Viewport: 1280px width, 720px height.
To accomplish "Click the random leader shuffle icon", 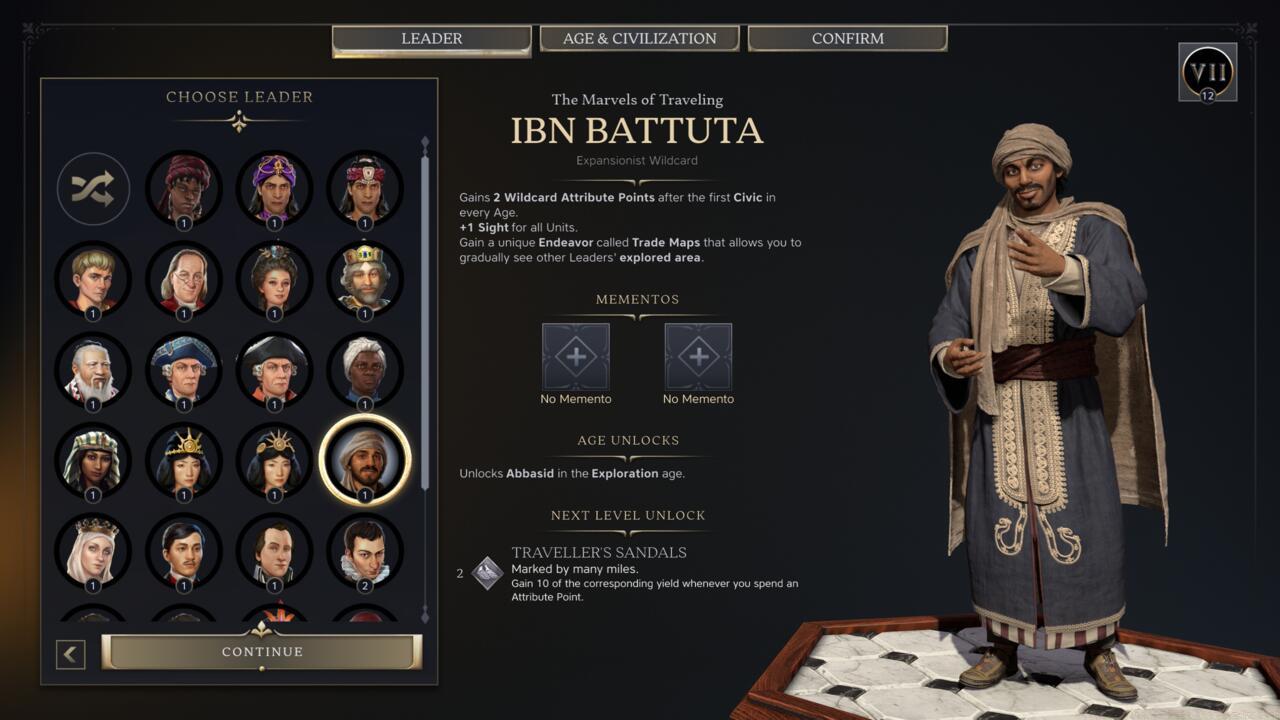I will click(92, 189).
